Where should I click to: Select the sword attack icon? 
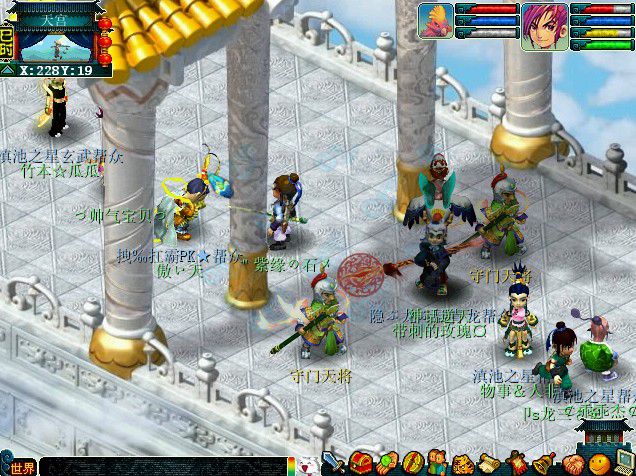(335, 465)
